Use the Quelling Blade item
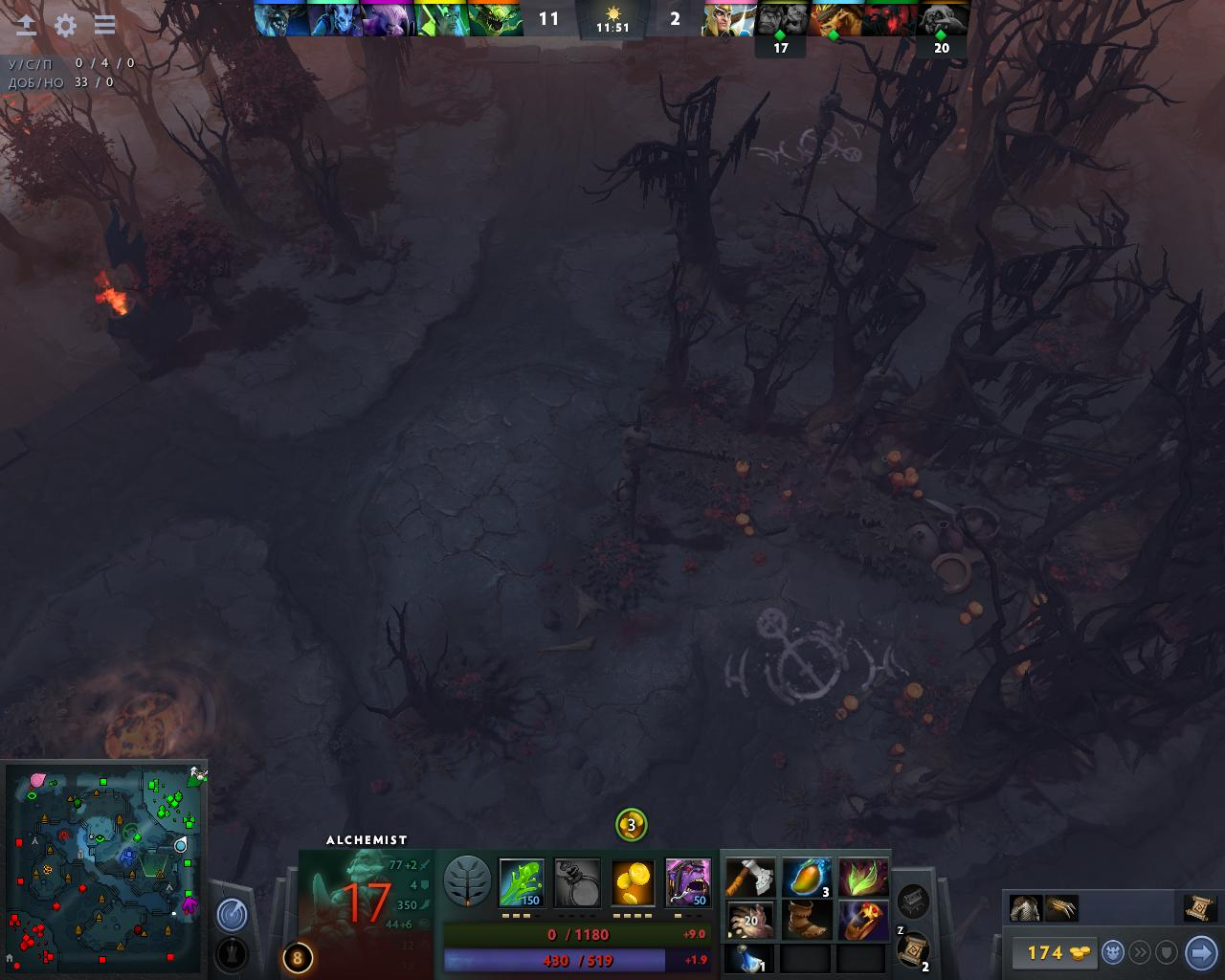 (750, 878)
